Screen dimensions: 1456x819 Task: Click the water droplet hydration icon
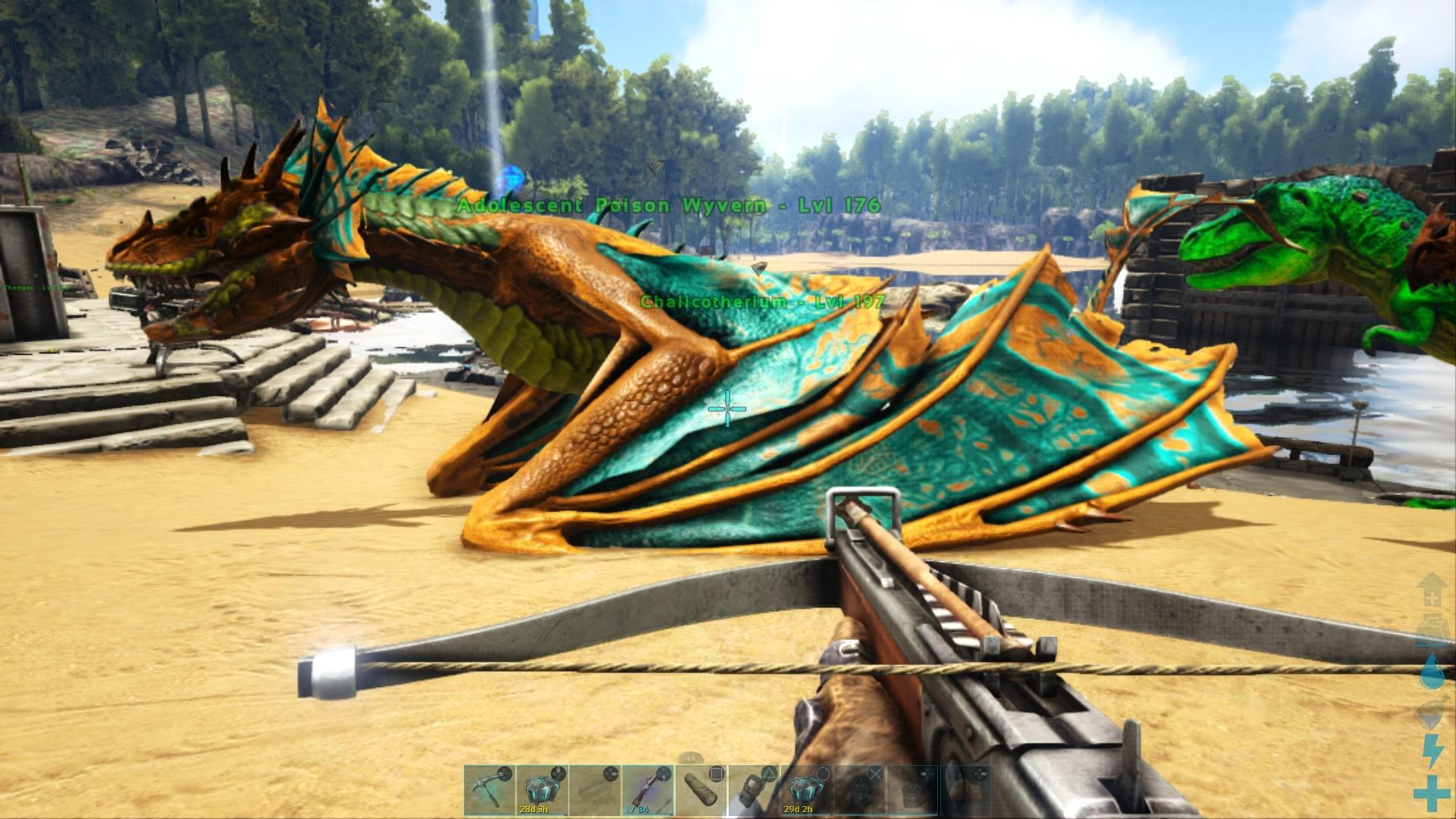[1431, 671]
